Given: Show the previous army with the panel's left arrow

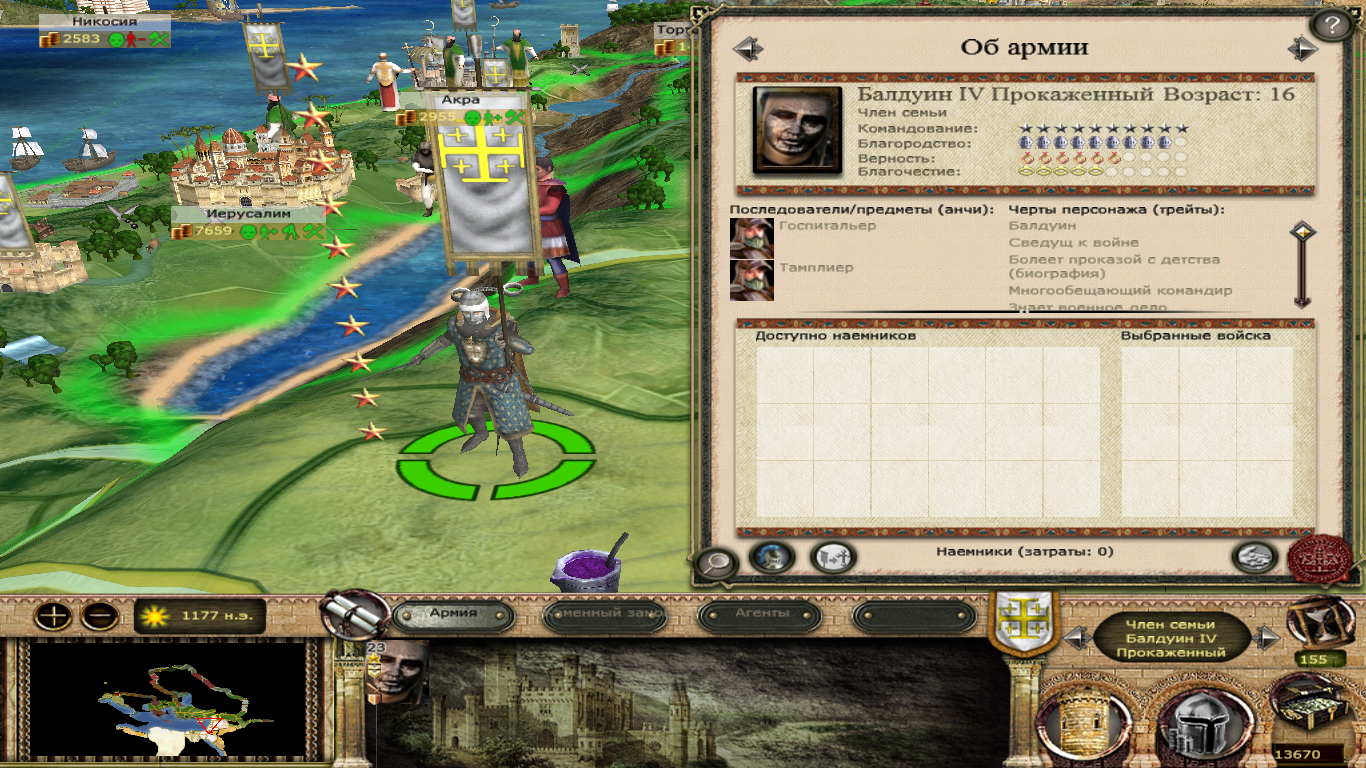Looking at the screenshot, I should point(747,48).
